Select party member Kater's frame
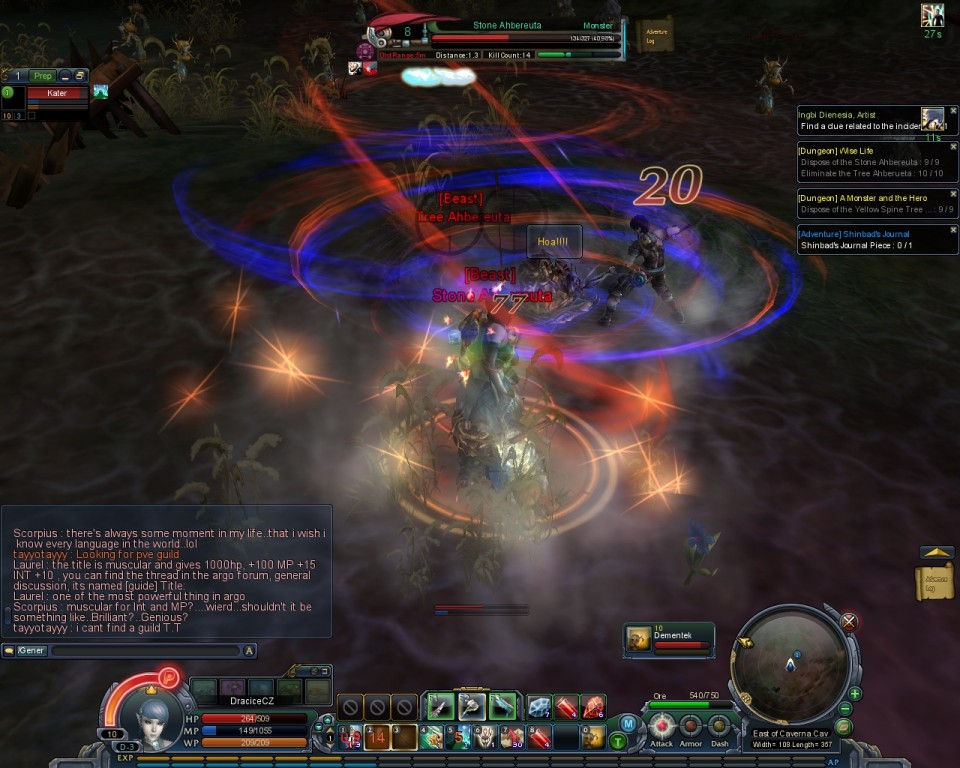Image resolution: width=960 pixels, height=768 pixels. pos(58,93)
